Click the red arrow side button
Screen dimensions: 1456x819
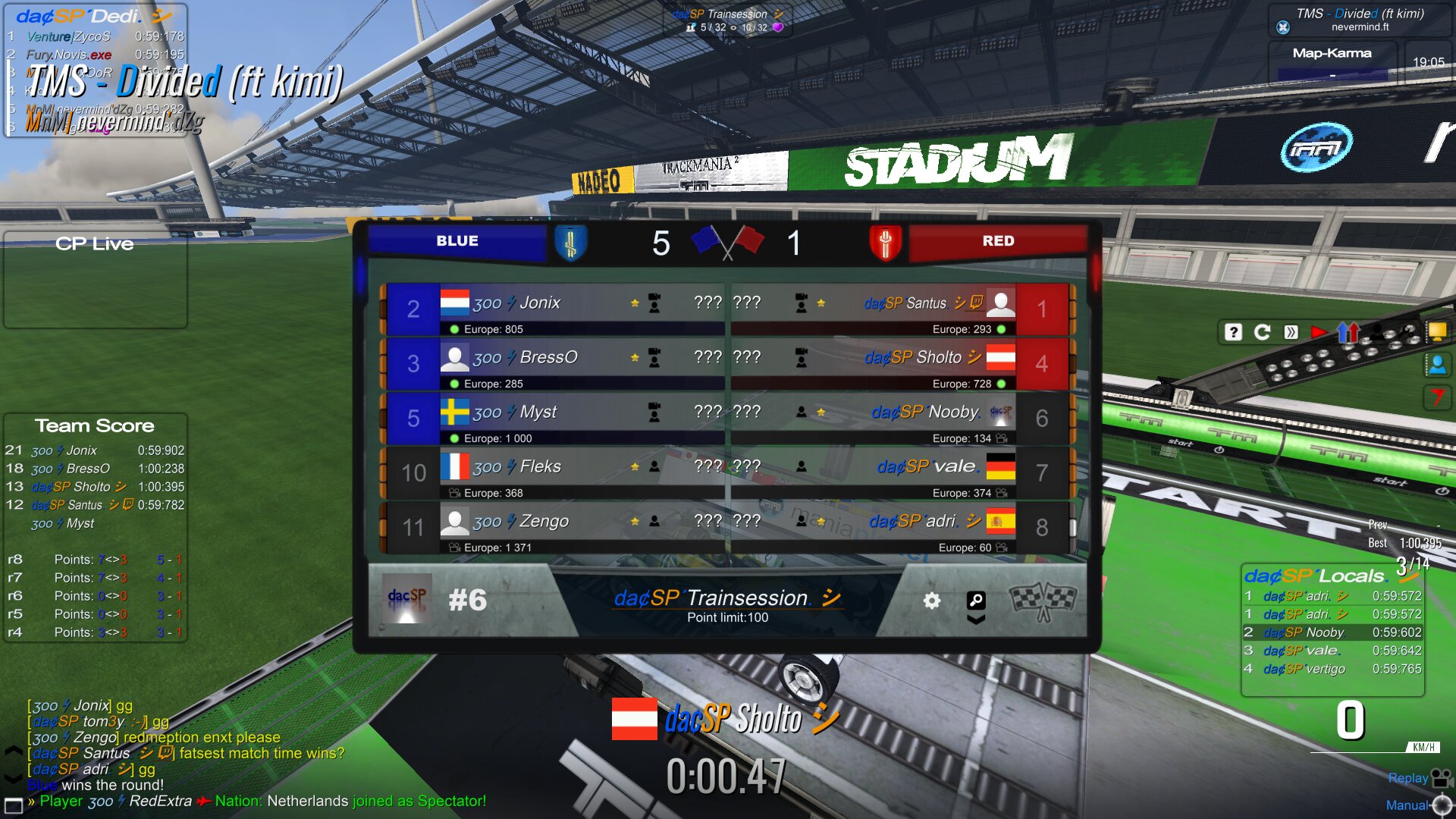[x=1436, y=397]
